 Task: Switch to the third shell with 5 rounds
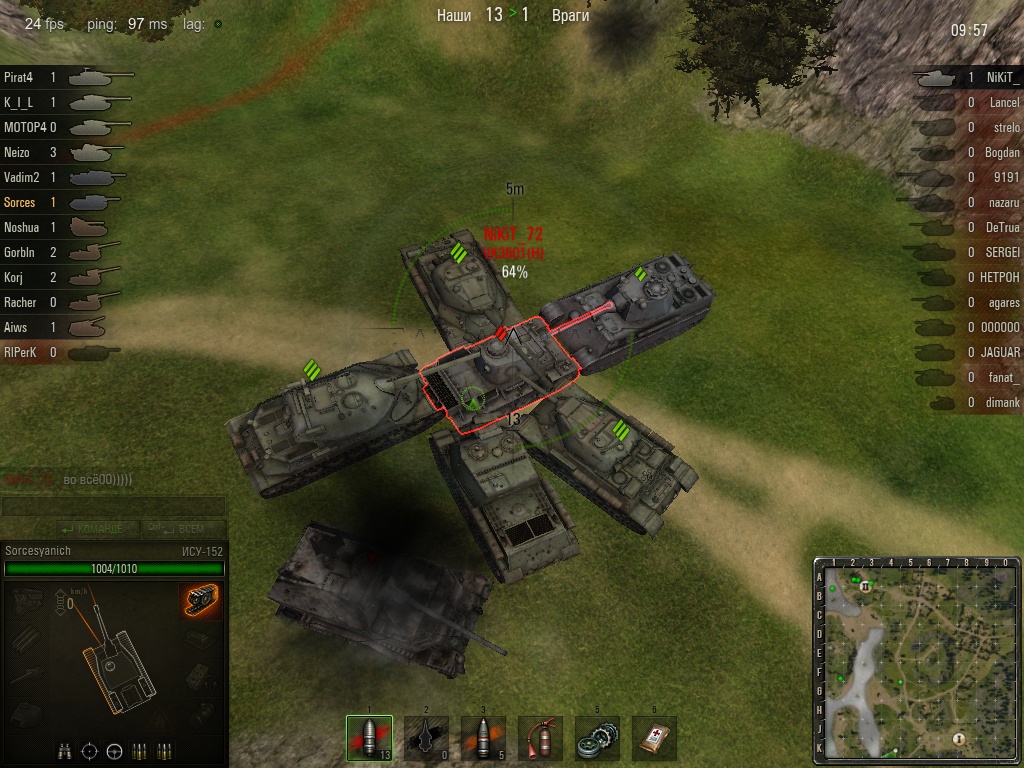click(x=483, y=738)
